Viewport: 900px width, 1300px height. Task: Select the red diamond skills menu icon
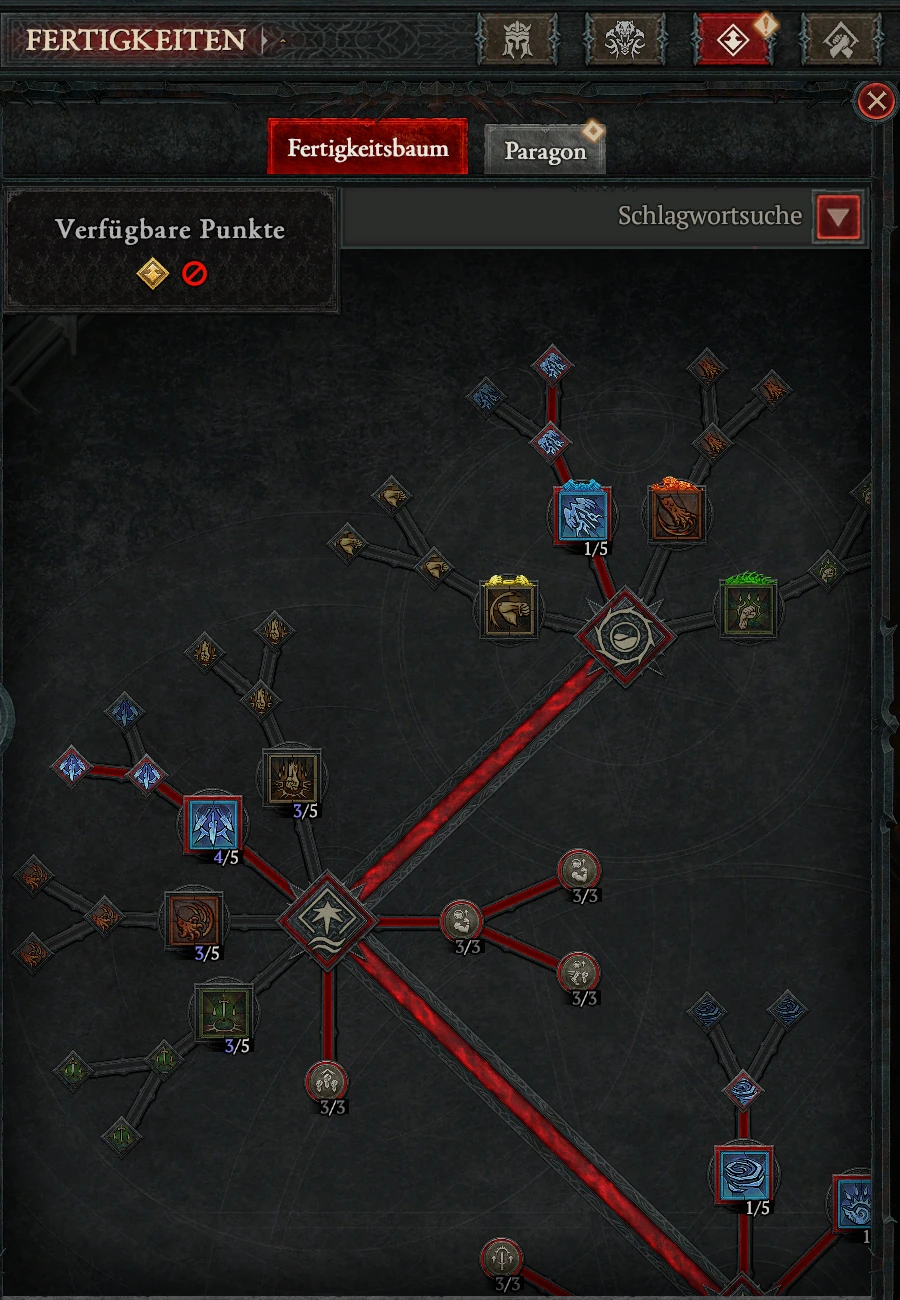pyautogui.click(x=733, y=40)
